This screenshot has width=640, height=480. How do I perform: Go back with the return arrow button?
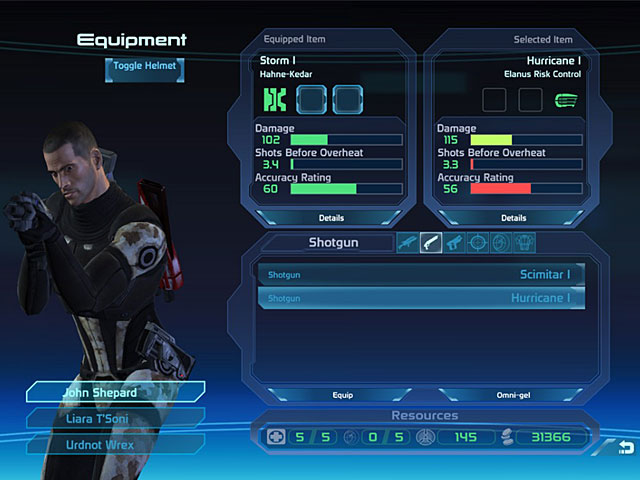click(625, 445)
